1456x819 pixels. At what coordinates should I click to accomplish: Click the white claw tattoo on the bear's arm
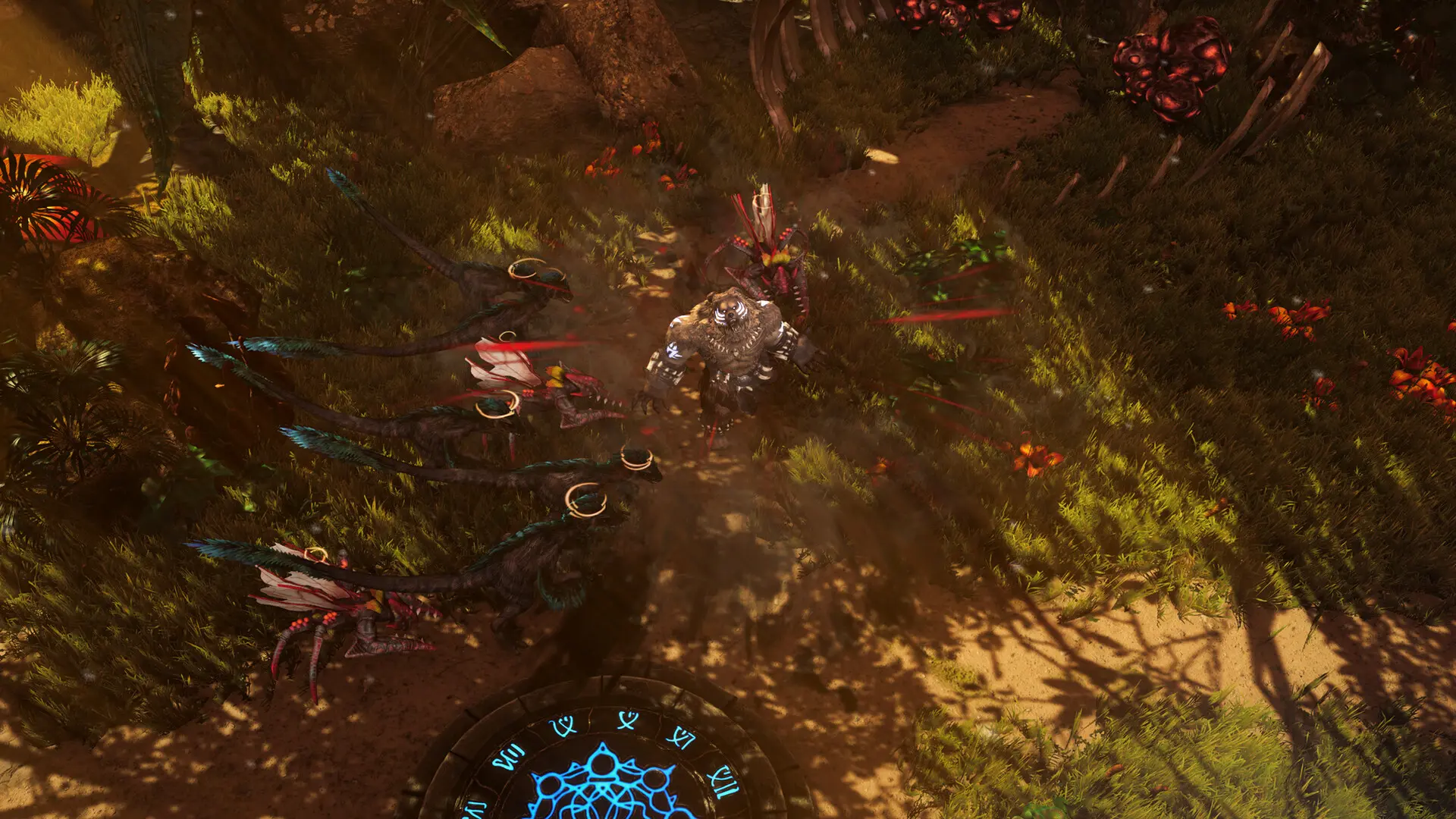click(673, 350)
